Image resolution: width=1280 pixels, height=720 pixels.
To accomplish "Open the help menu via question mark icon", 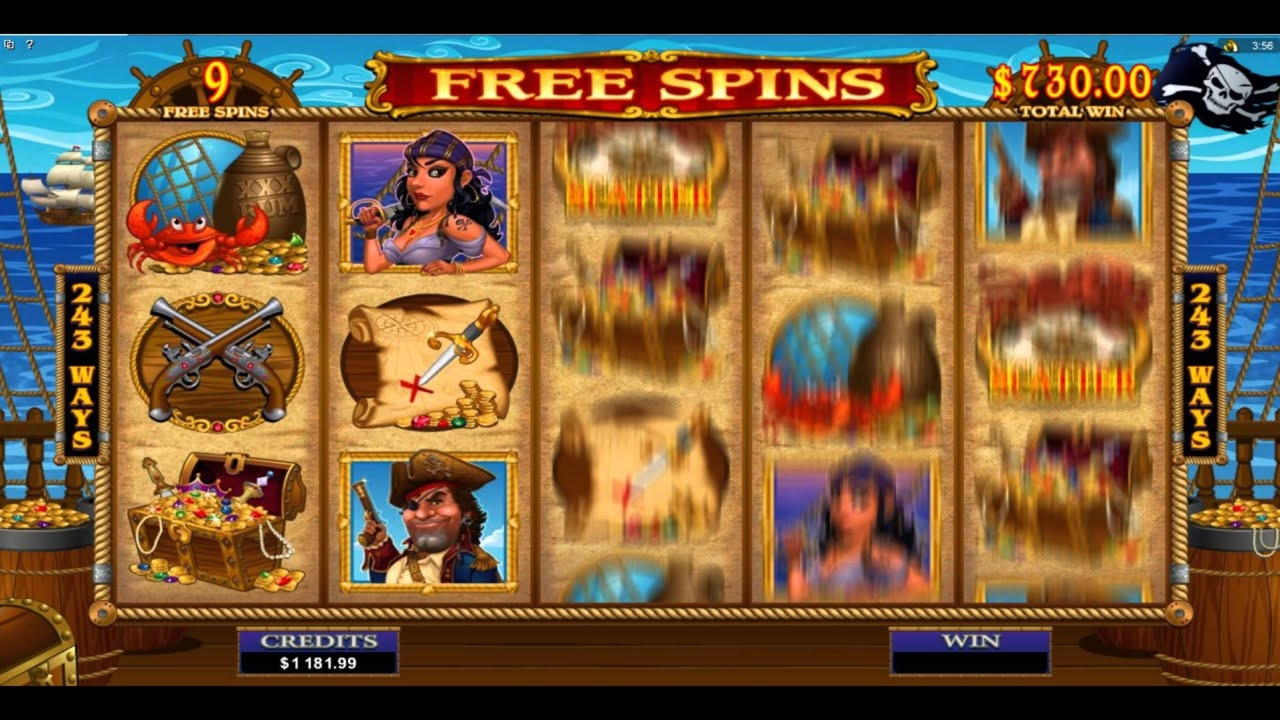I will pos(30,45).
